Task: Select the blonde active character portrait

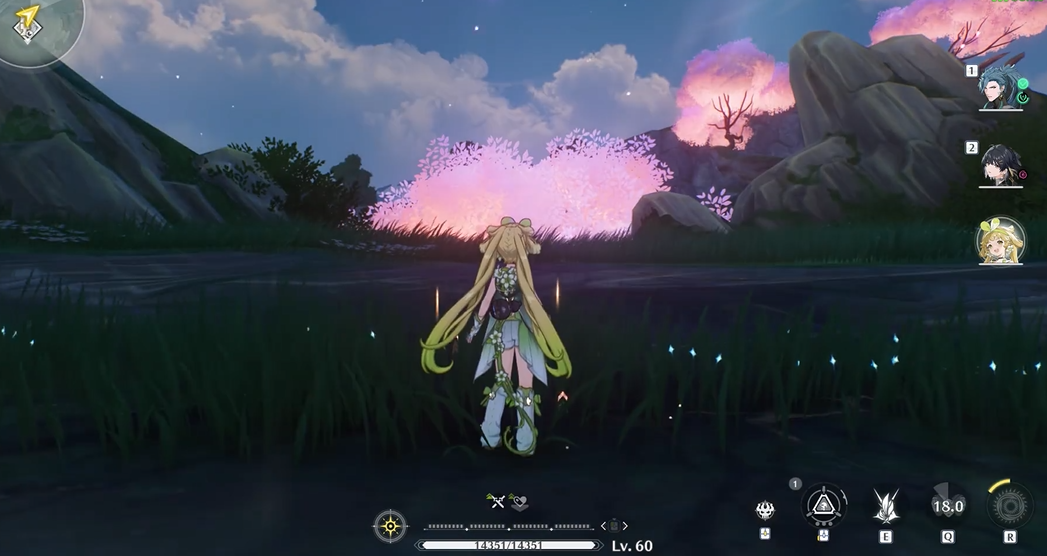Action: pos(1000,241)
